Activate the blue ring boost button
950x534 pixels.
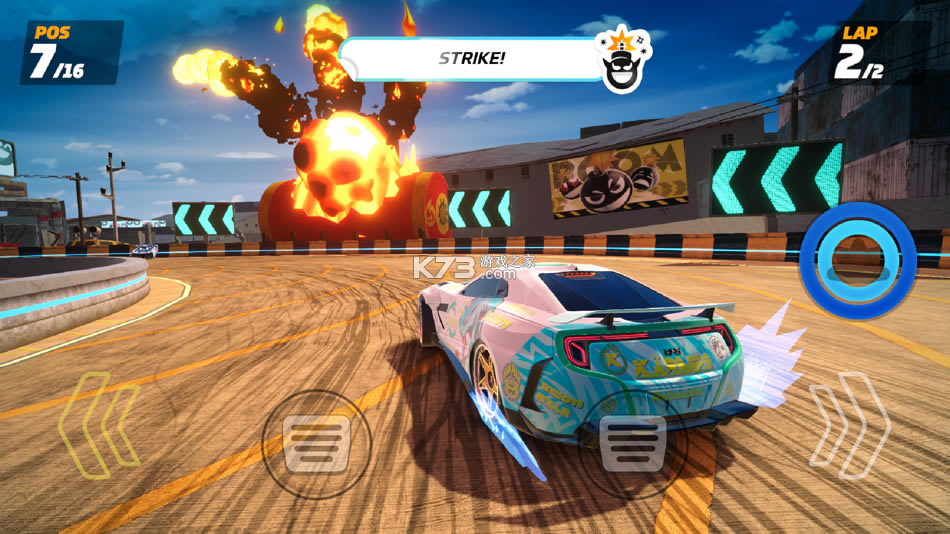[x=858, y=261]
